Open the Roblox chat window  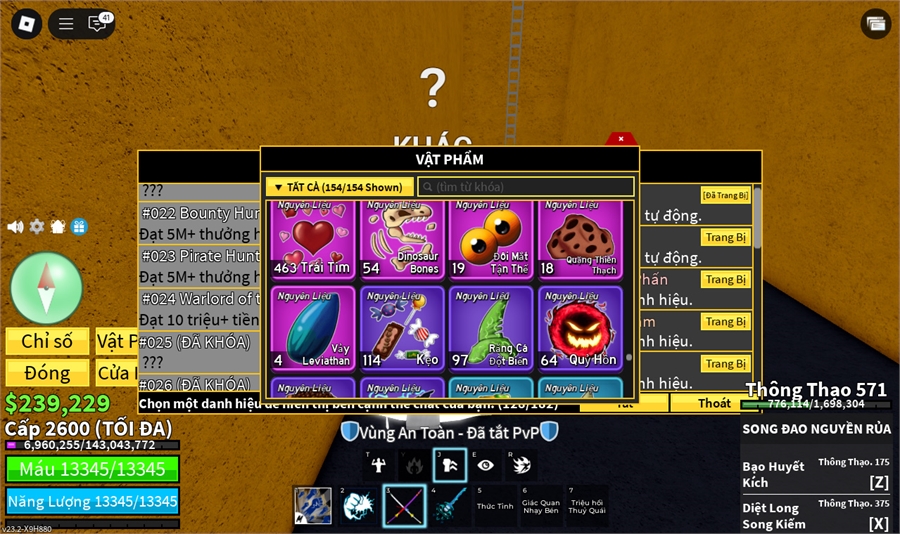click(98, 23)
